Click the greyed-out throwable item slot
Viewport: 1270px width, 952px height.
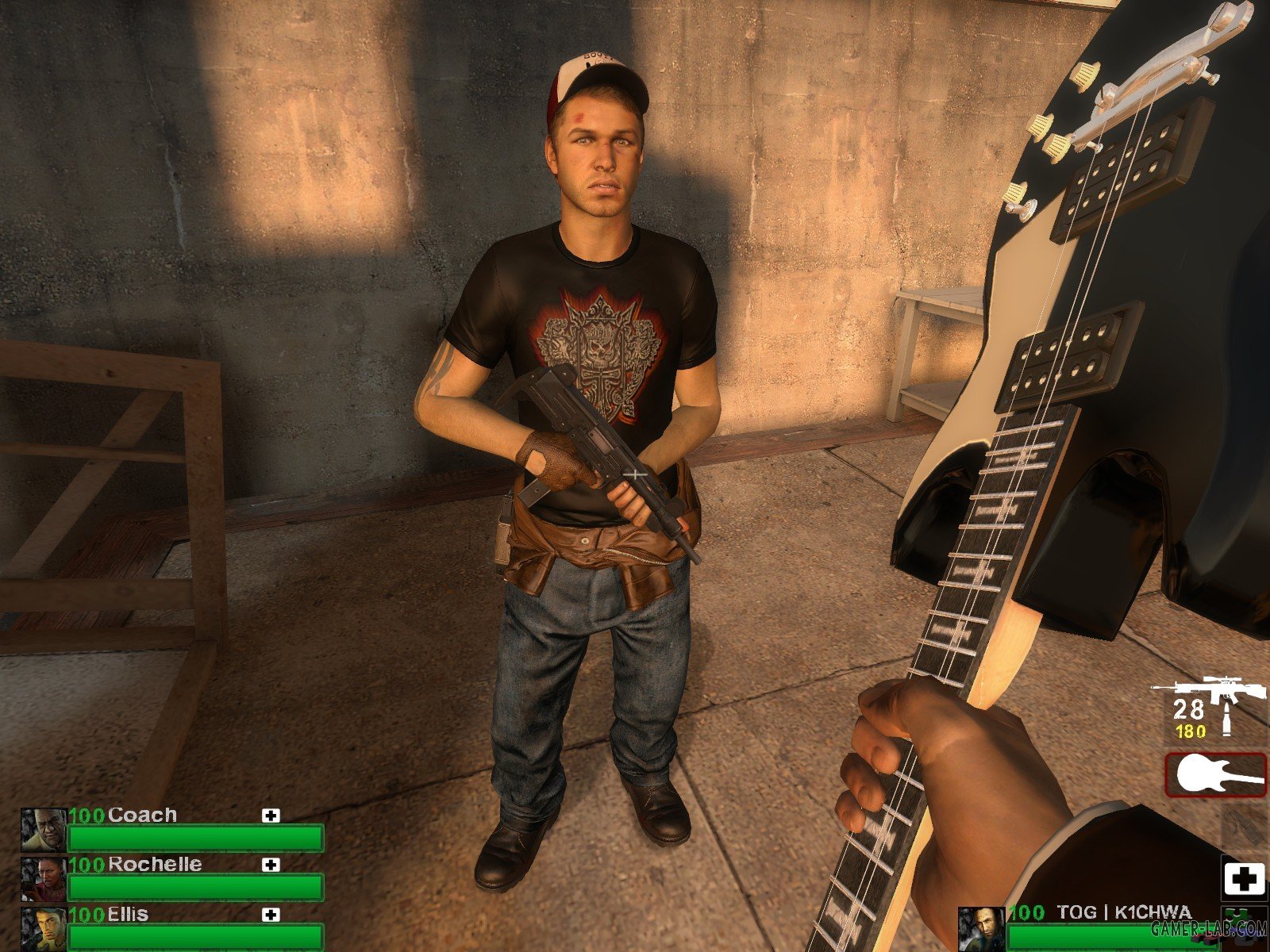click(x=1244, y=827)
